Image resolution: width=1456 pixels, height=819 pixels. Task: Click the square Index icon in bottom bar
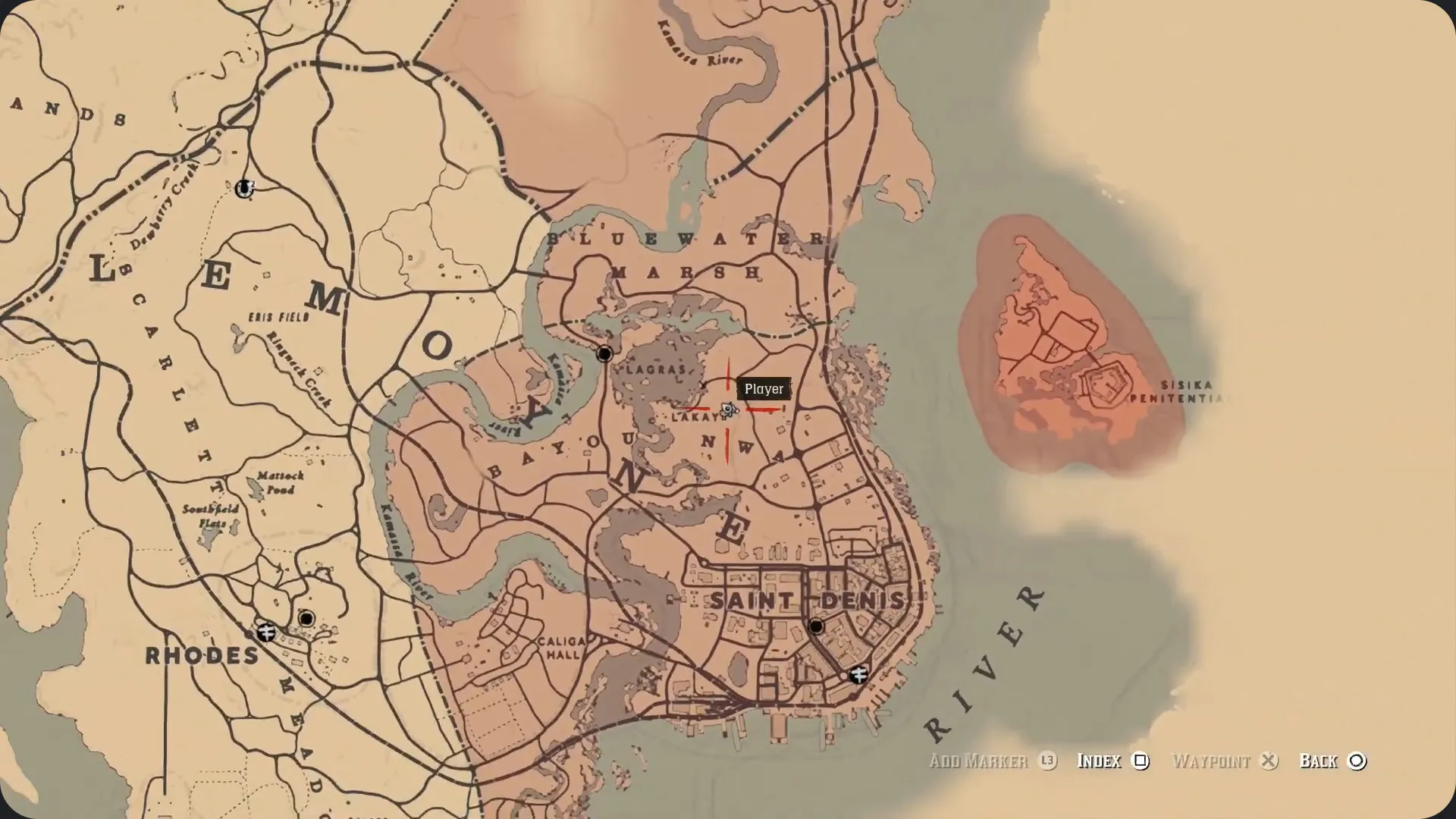1141,761
